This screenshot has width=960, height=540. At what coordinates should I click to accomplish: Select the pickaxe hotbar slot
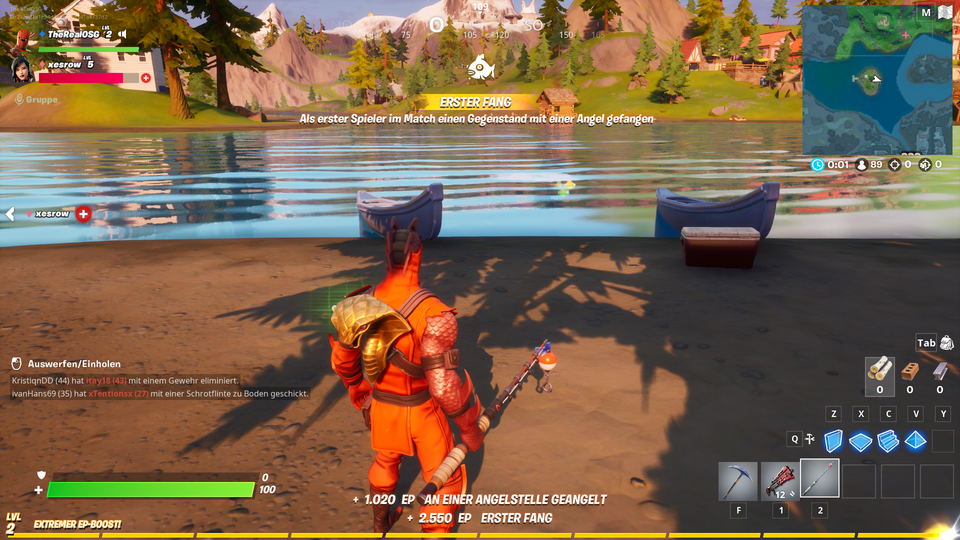738,481
